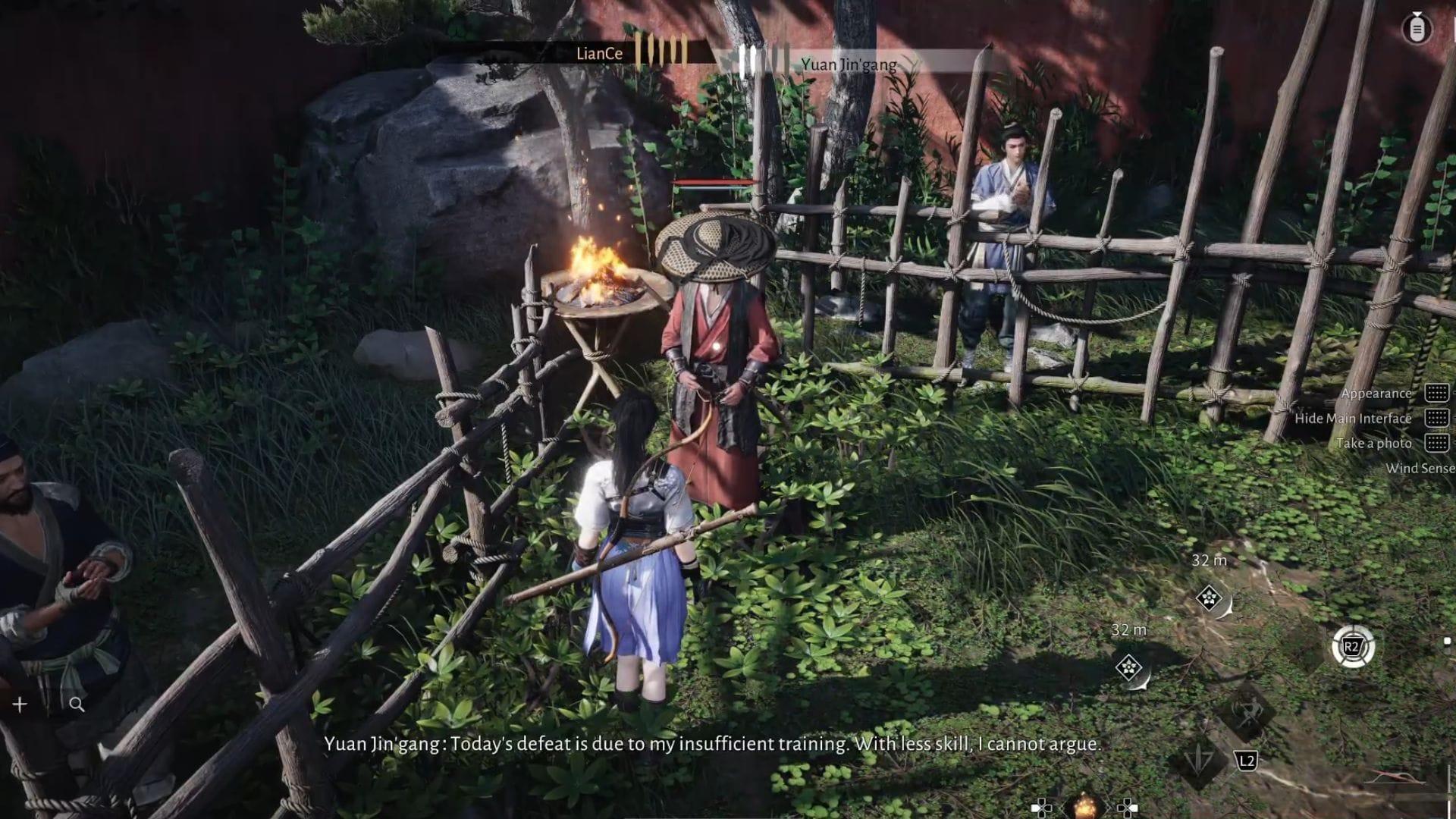Click the L2 button prompt icon

tap(1247, 760)
